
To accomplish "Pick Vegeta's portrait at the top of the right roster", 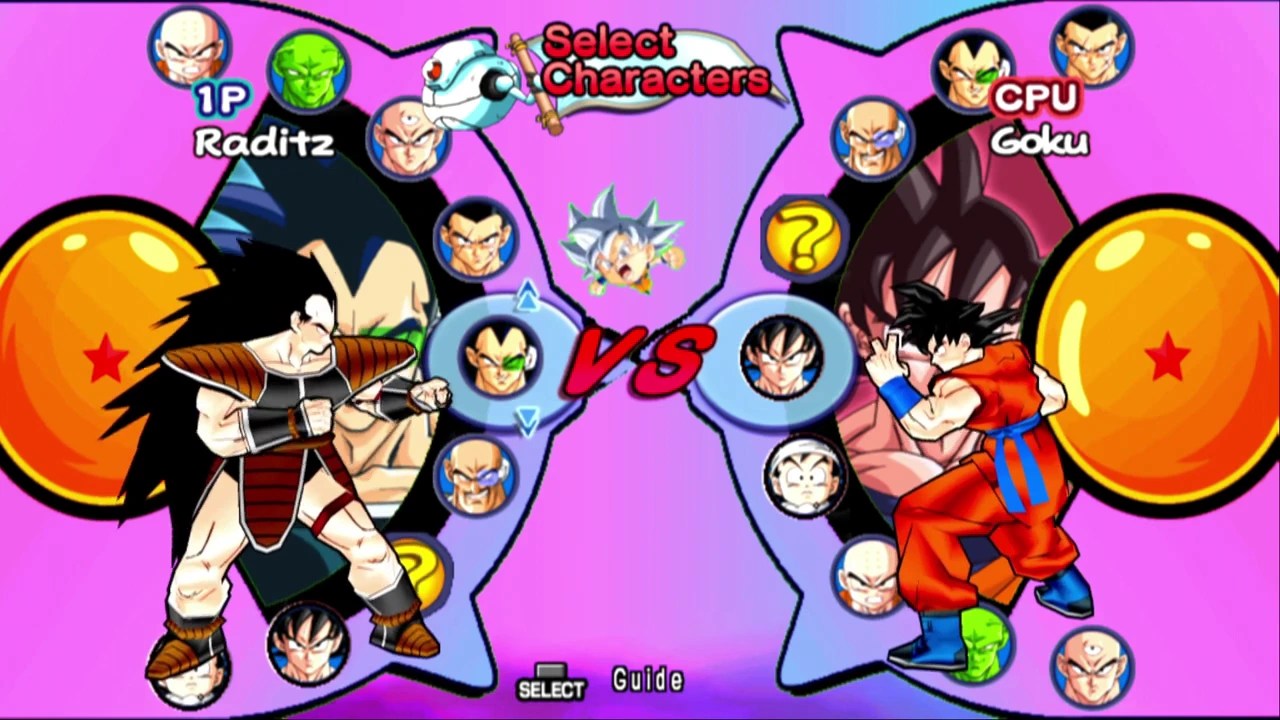I will click(x=971, y=70).
